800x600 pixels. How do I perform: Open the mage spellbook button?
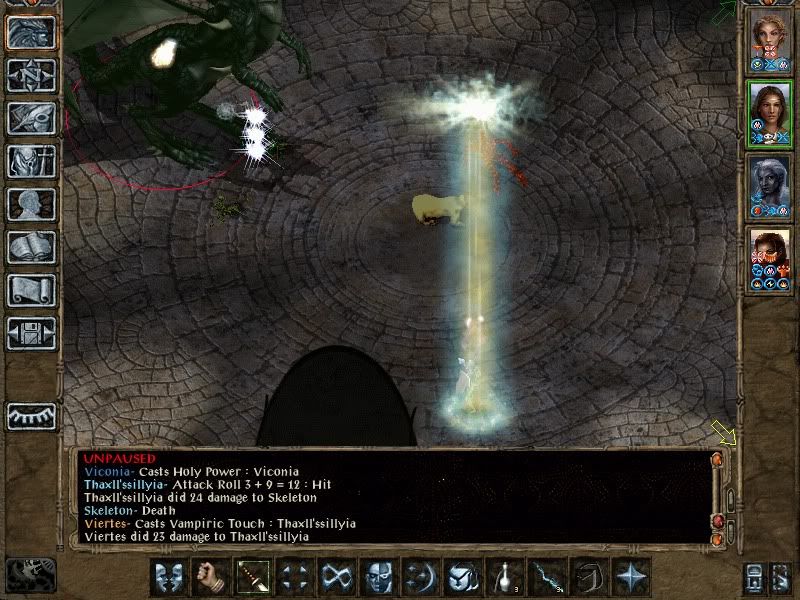coord(31,247)
